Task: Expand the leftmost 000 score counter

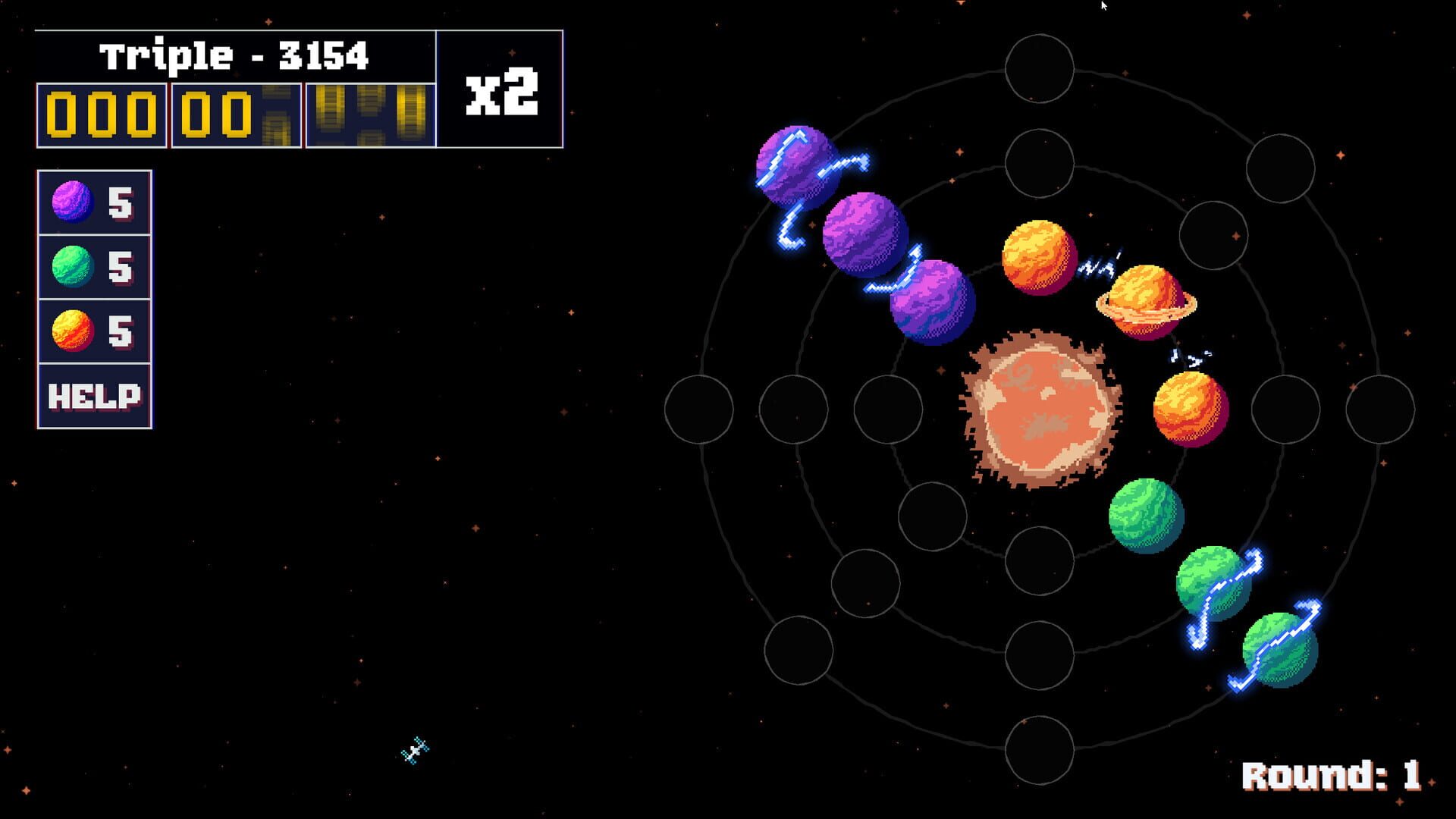Action: pos(102,114)
